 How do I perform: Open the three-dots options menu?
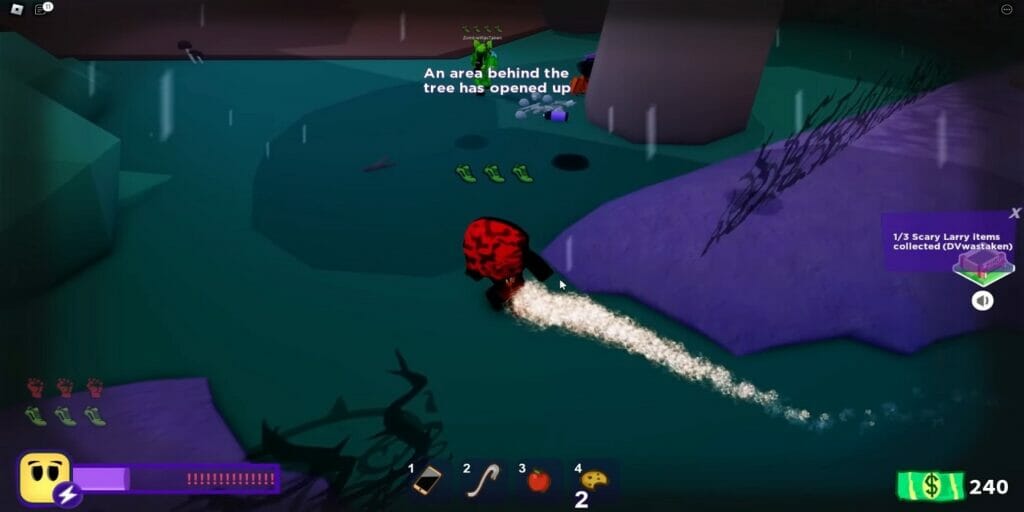pyautogui.click(x=1007, y=9)
